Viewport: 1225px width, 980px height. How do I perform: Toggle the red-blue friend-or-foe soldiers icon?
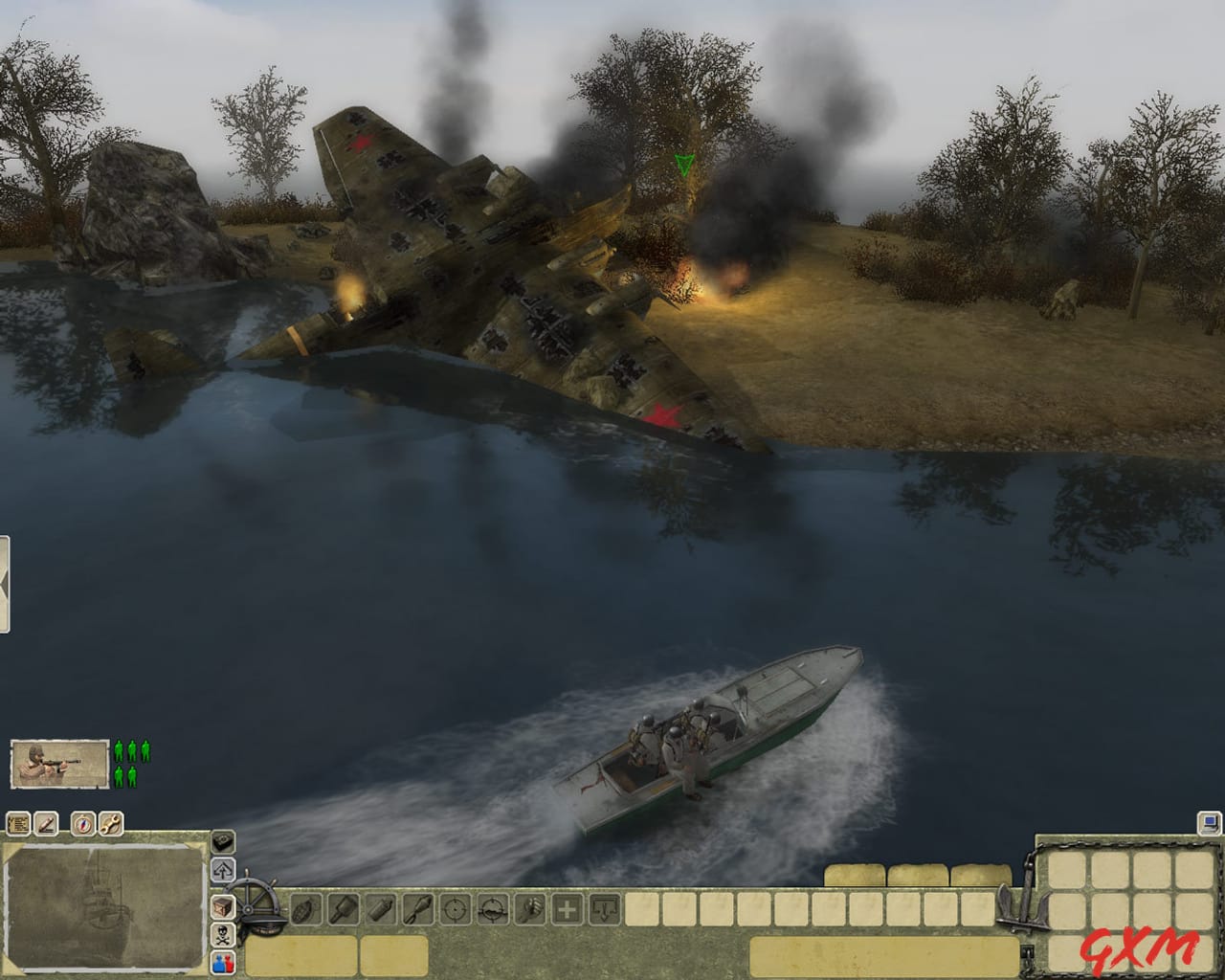point(223,964)
